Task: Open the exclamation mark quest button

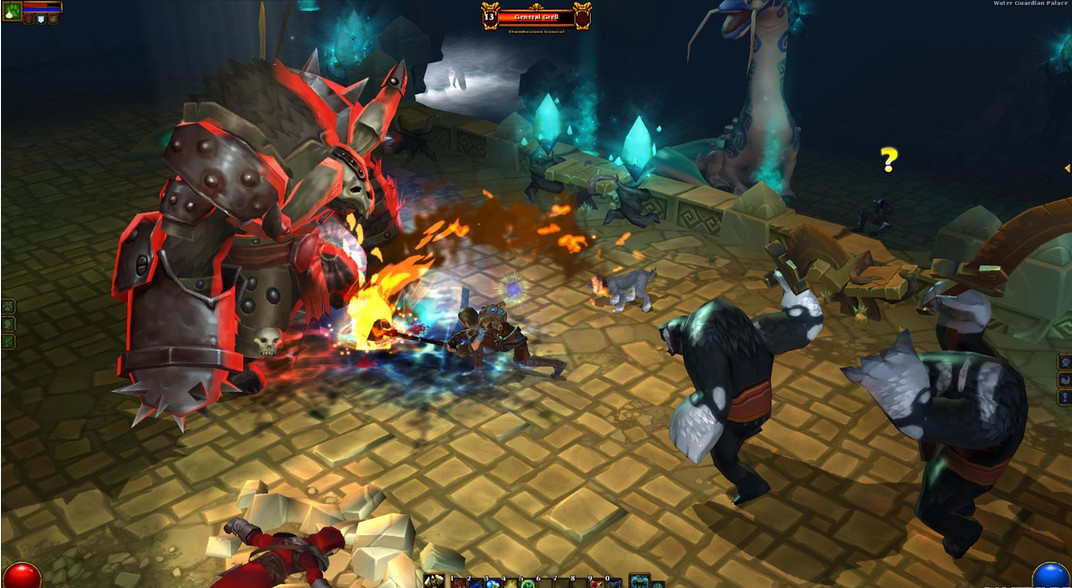Action: [x=1065, y=397]
